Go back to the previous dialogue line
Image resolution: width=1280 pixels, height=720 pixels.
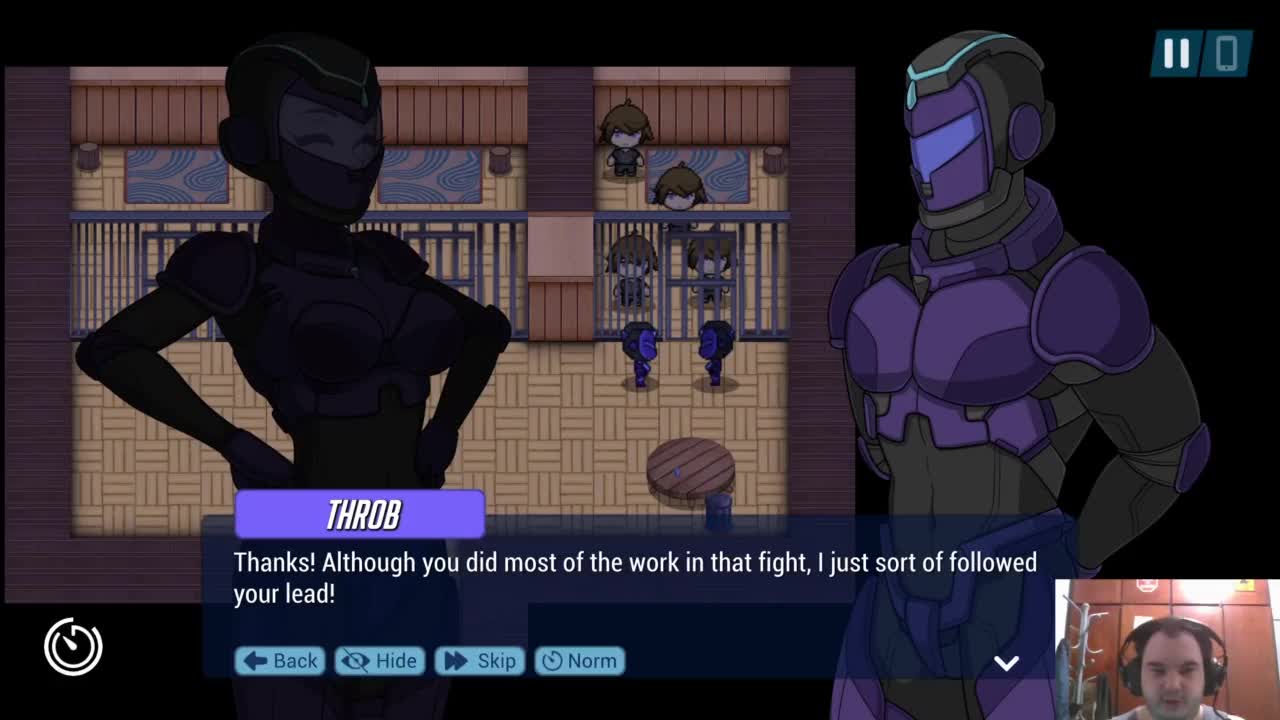coord(280,661)
